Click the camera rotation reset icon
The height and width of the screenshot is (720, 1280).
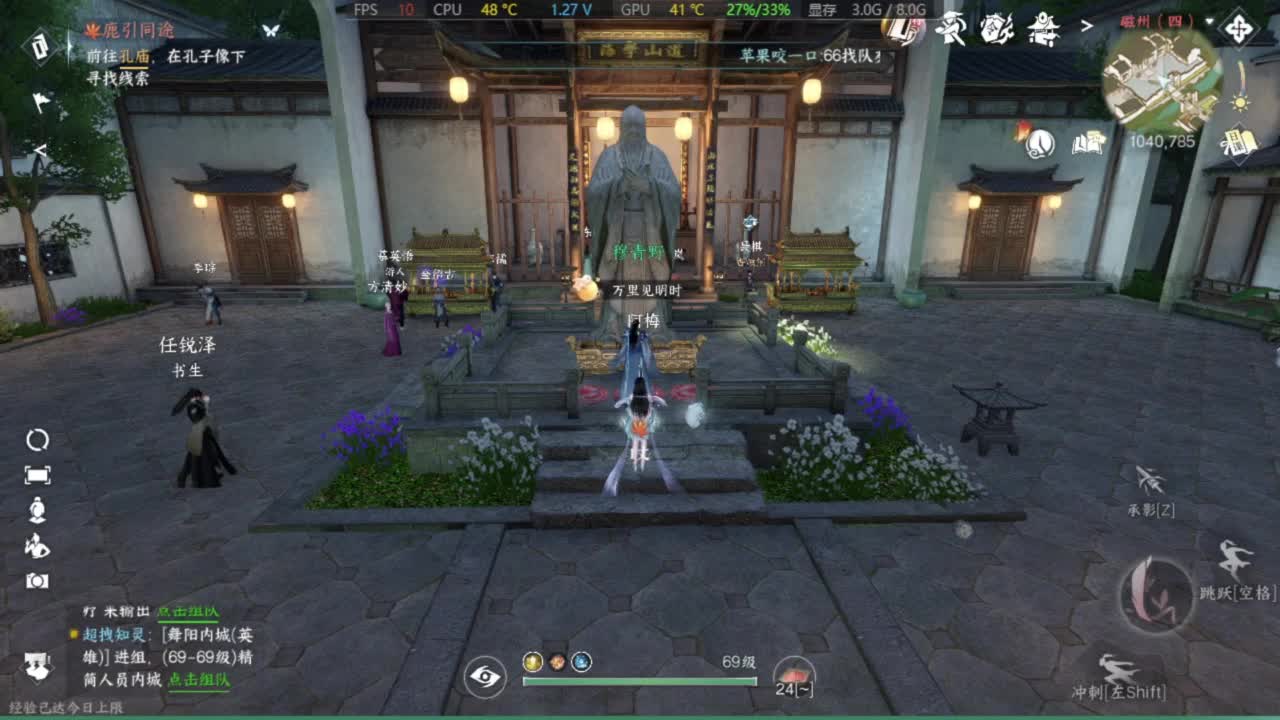36,439
